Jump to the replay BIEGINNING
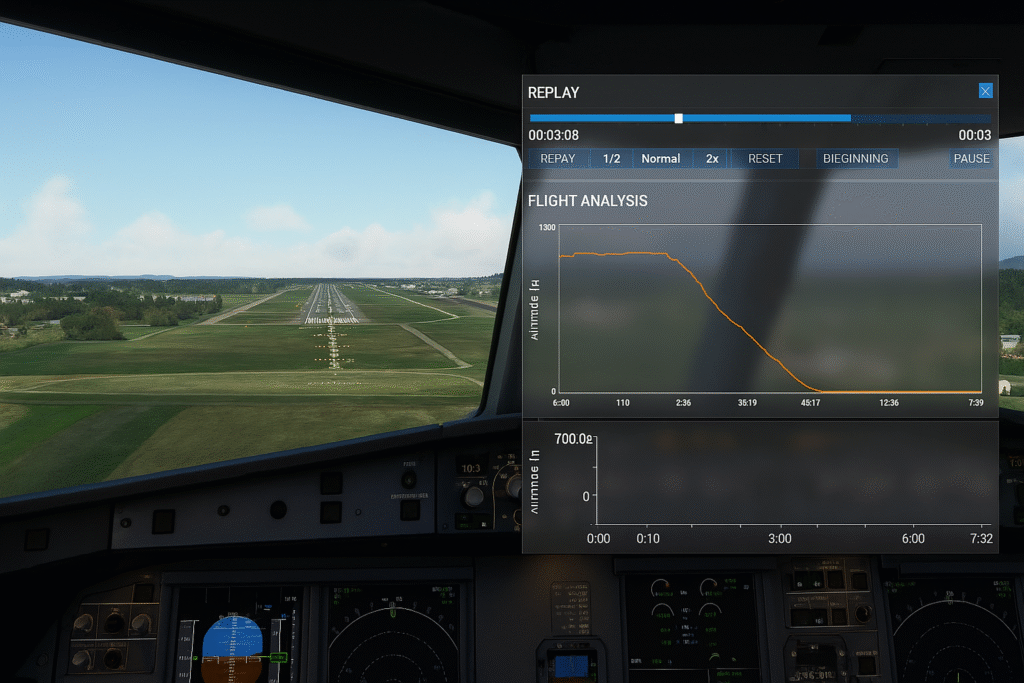This screenshot has height=683, width=1024. [x=856, y=158]
